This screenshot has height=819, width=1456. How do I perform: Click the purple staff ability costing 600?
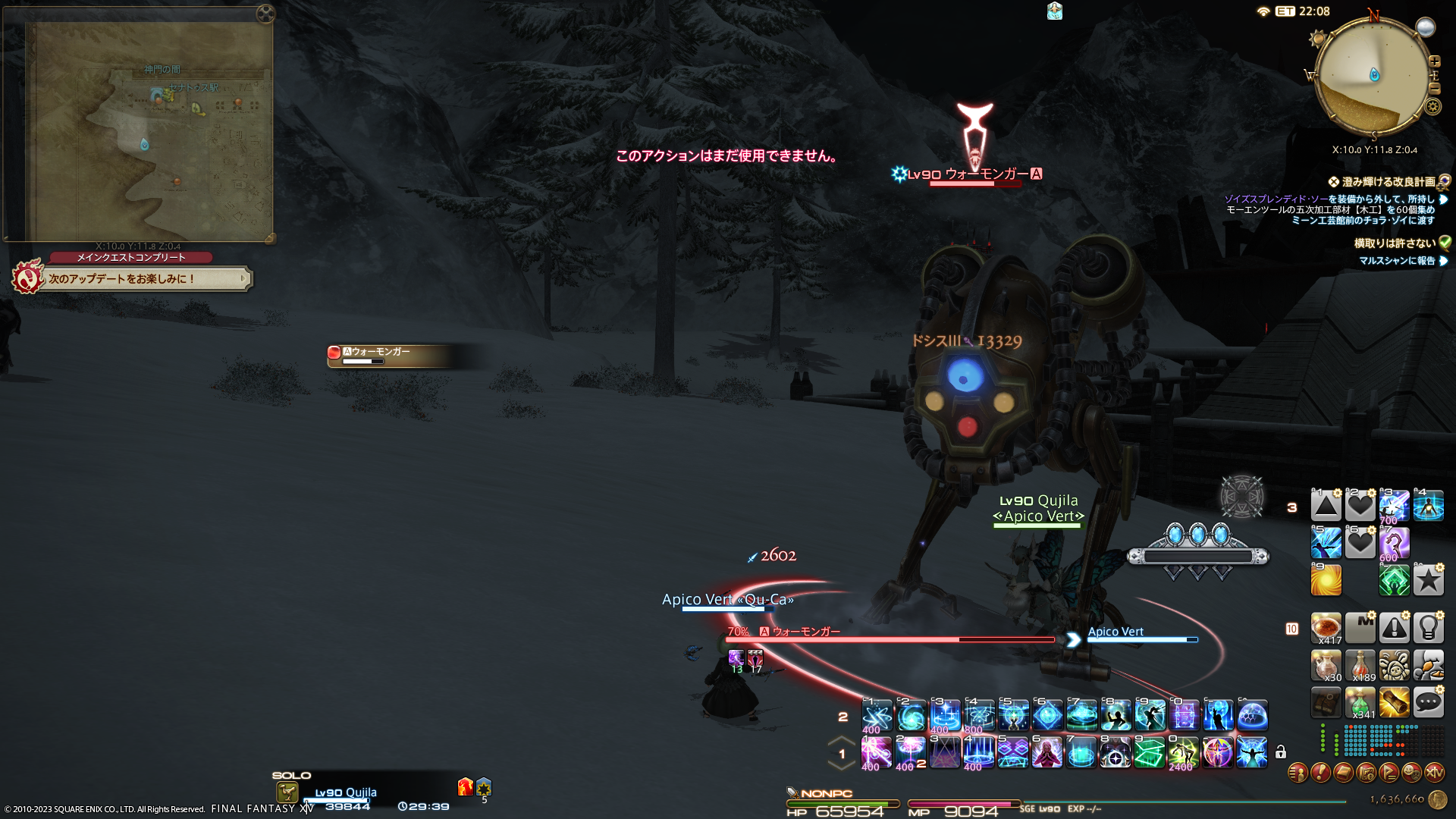tap(1394, 543)
